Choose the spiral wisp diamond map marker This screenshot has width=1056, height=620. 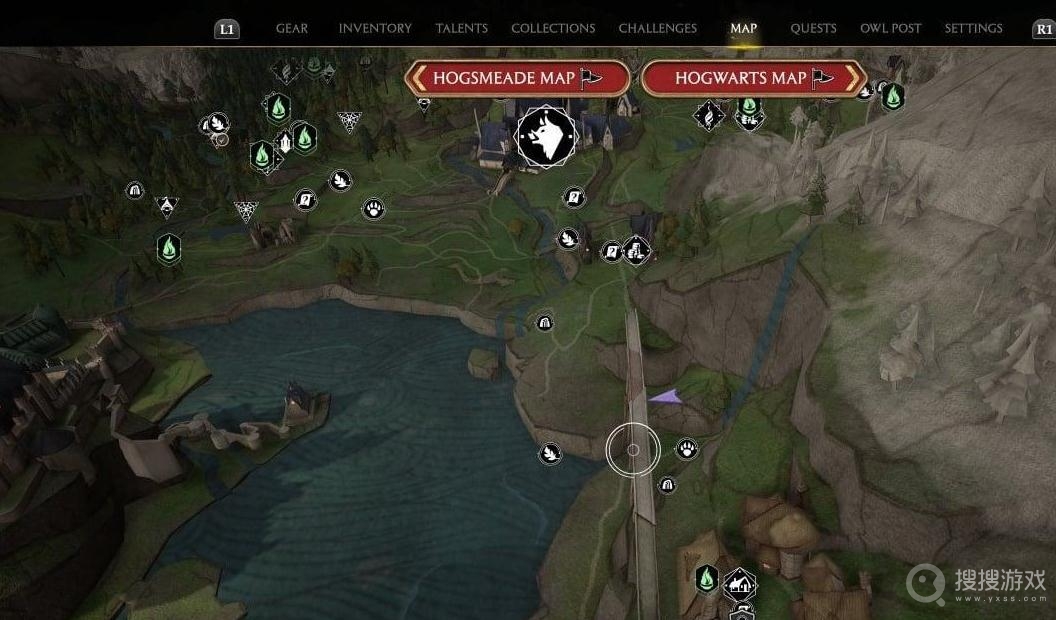click(x=709, y=115)
